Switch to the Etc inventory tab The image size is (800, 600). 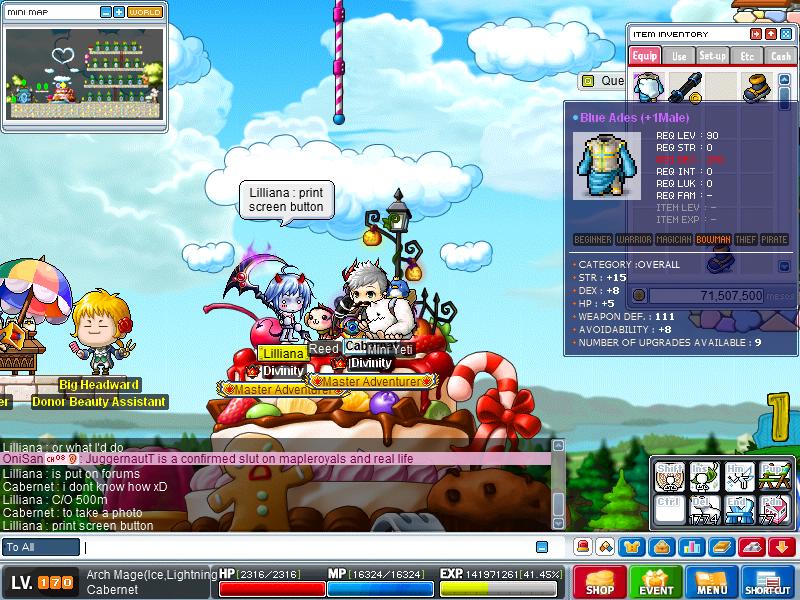pos(746,56)
